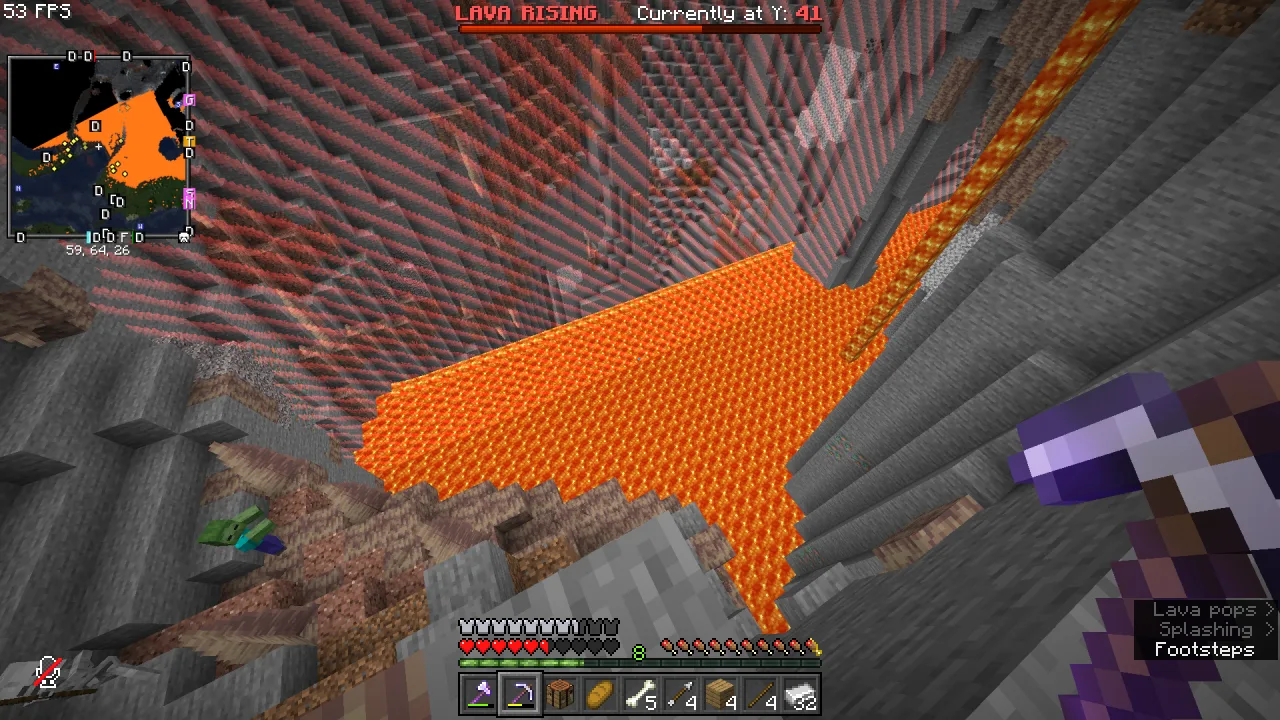Click the player face icon at minimap corner
This screenshot has width=1280, height=720.
tap(183, 236)
